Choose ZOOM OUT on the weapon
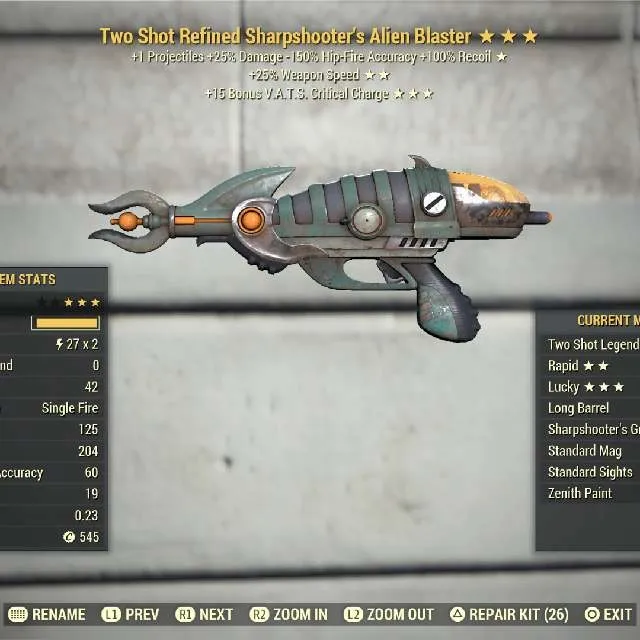 390,614
